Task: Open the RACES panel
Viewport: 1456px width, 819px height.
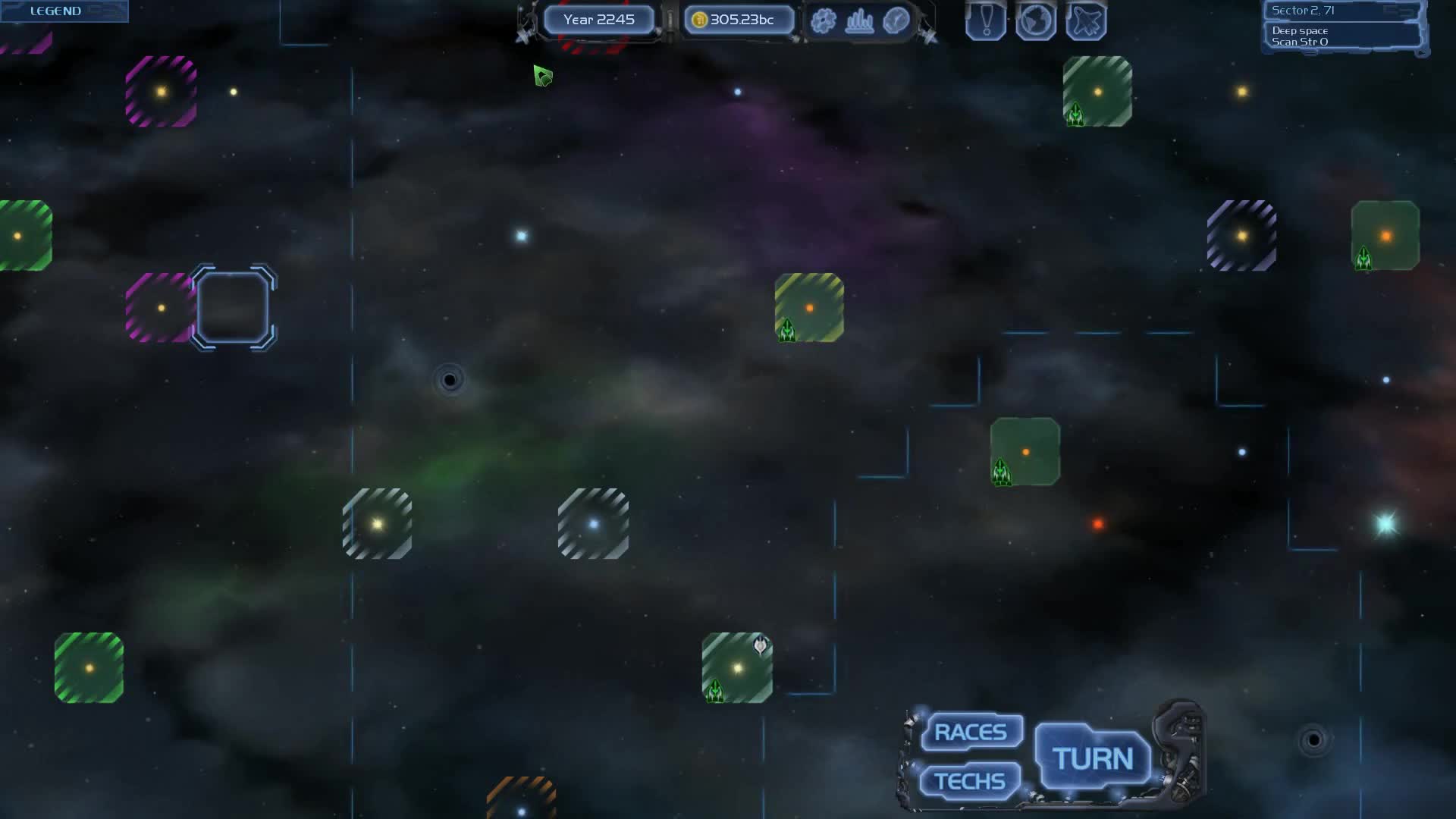Action: 972,730
